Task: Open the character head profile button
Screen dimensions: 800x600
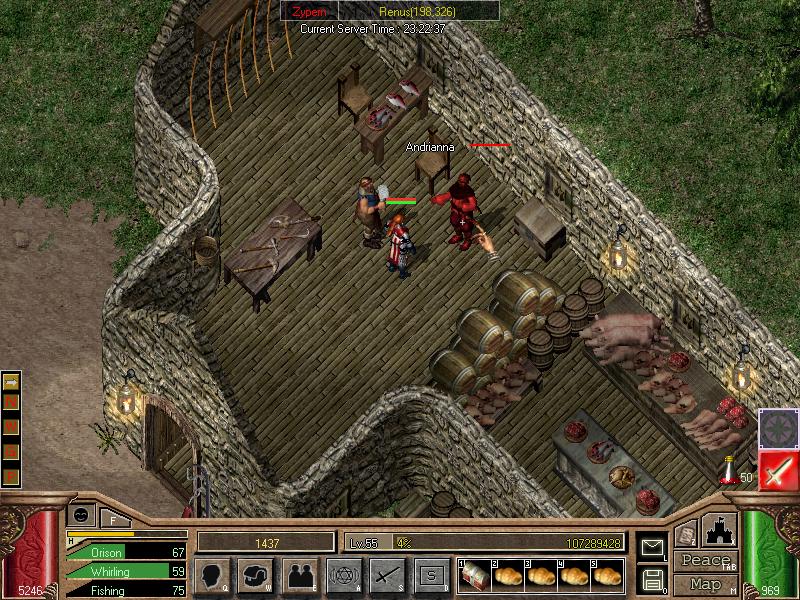Action: pos(212,575)
